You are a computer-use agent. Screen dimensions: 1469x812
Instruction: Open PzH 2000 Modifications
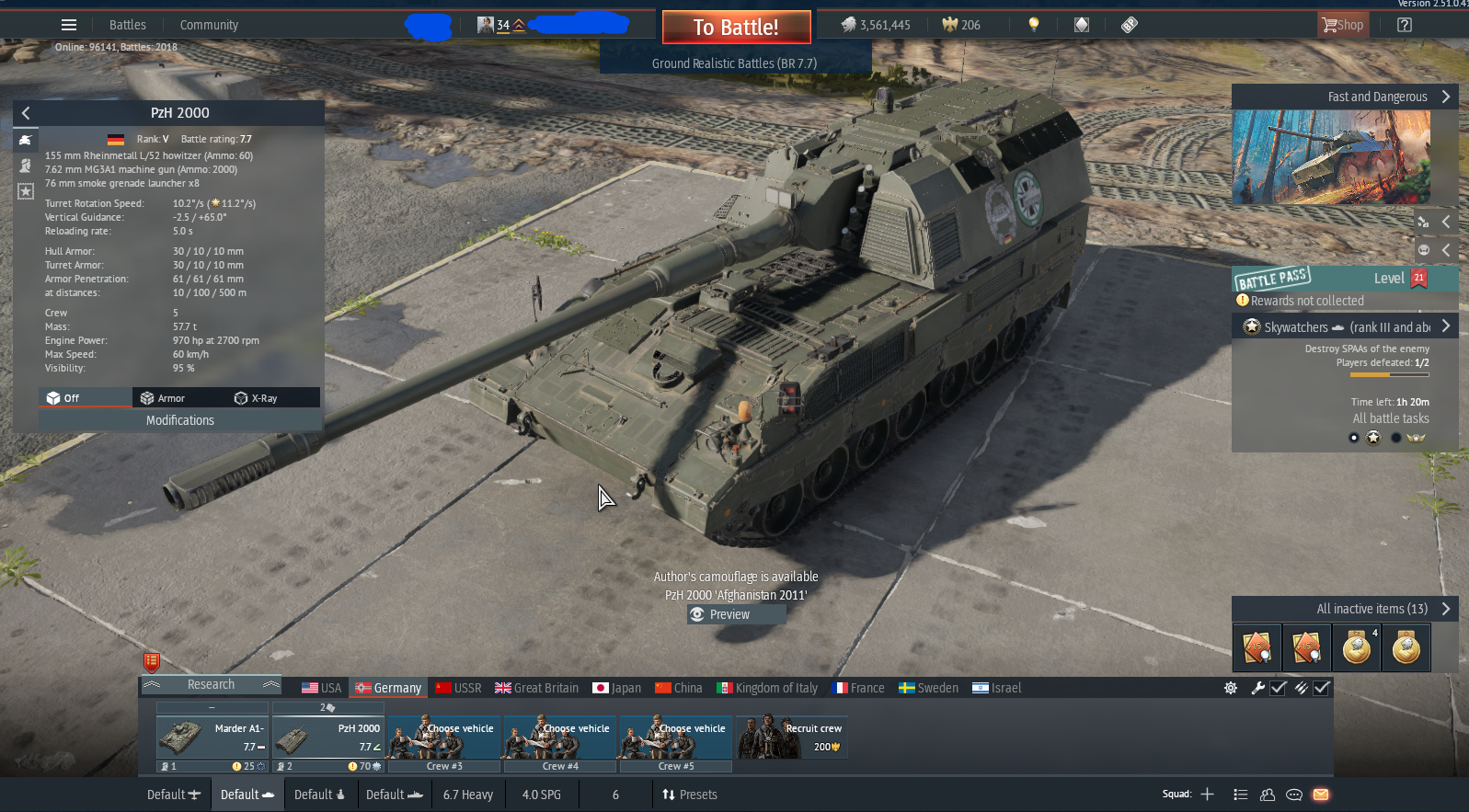tap(180, 420)
